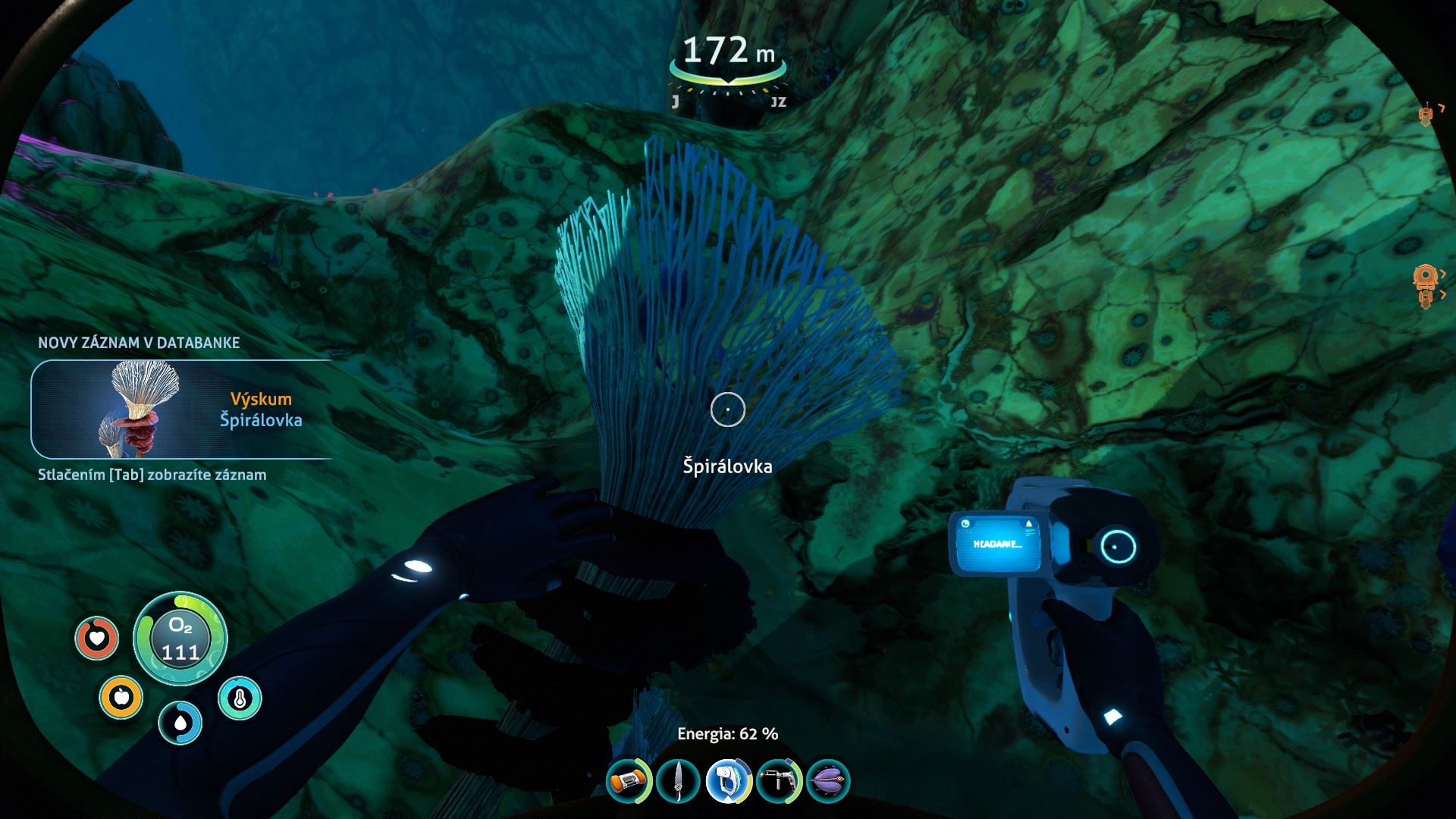This screenshot has height=819, width=1456.
Task: Click the Energia 62 % energy bar
Action: point(727,734)
